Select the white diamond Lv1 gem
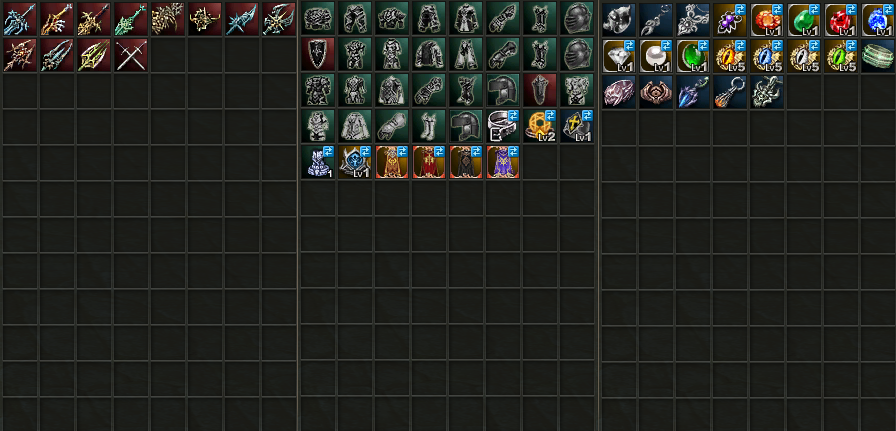The height and width of the screenshot is (431, 896). [x=619, y=56]
